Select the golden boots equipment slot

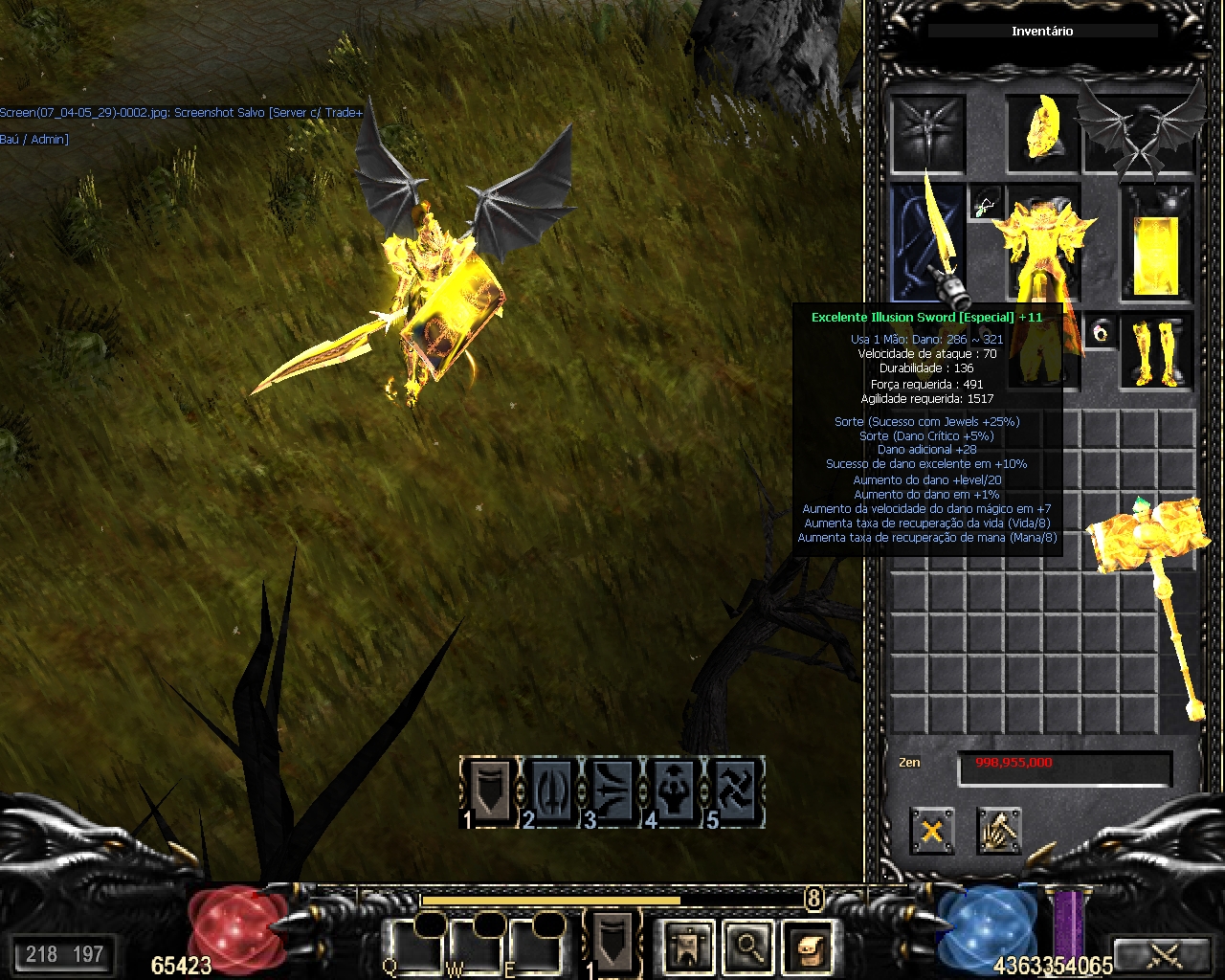click(x=1156, y=350)
